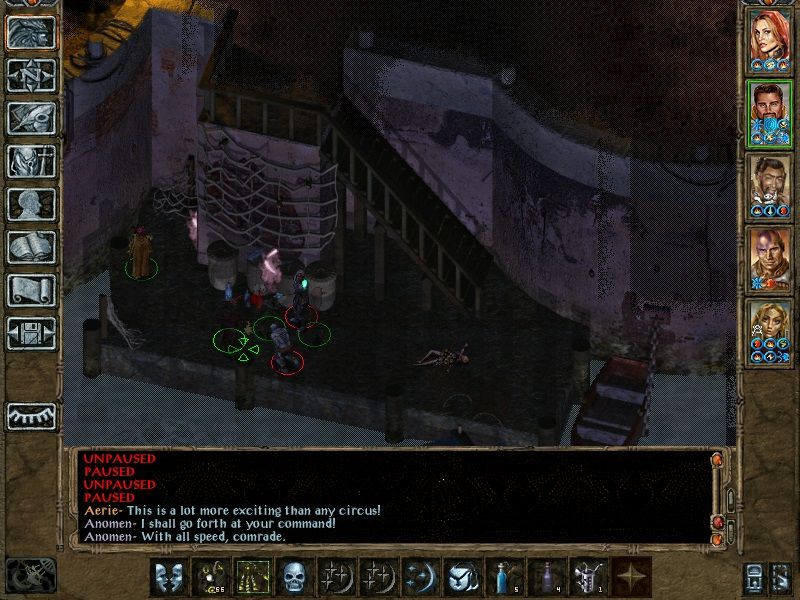Image resolution: width=800 pixels, height=600 pixels.
Task: Use the dark purple potion quick slot
Action: (x=545, y=577)
